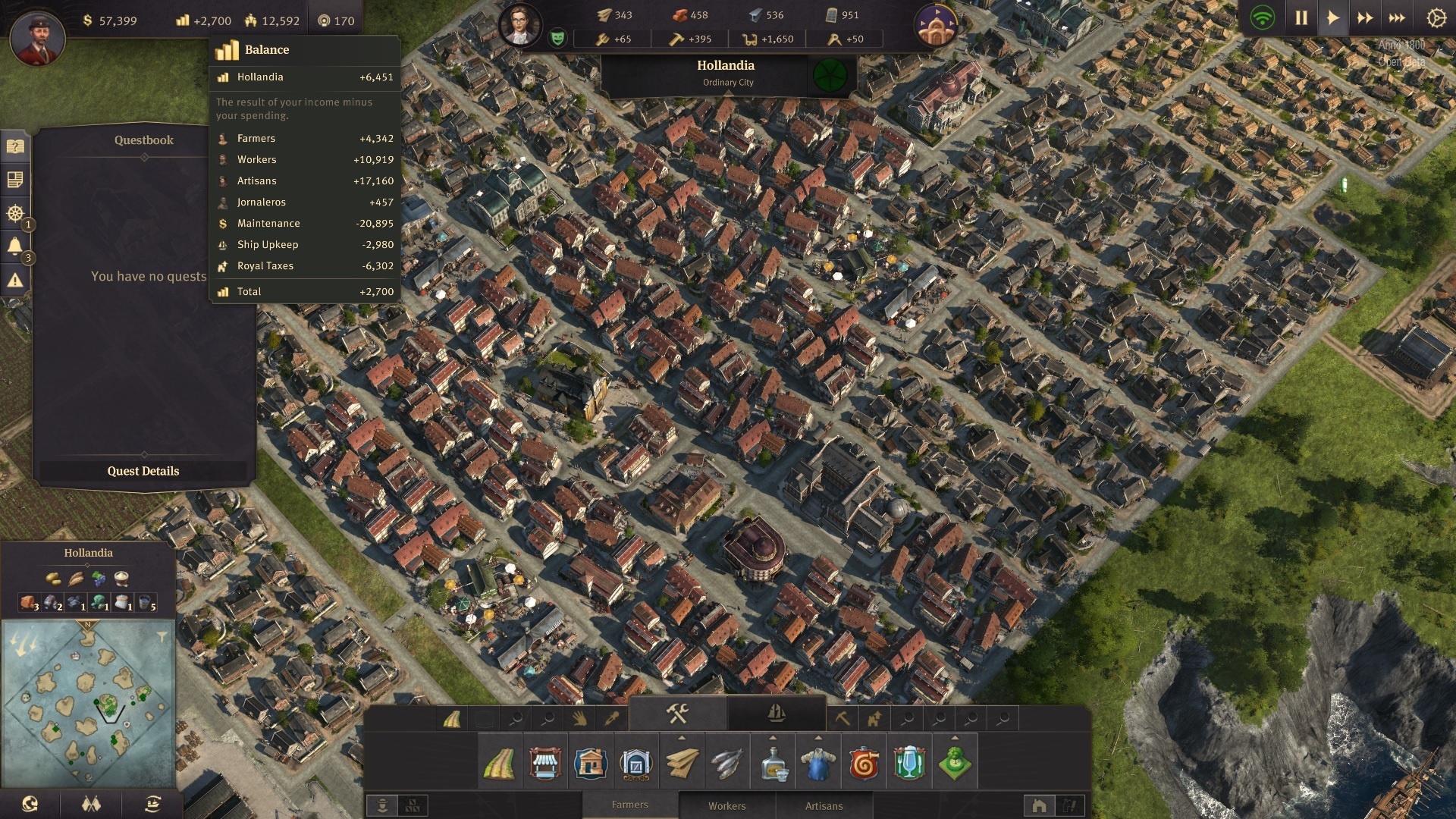Switch to the Workers build tab
The height and width of the screenshot is (819, 1456).
[726, 806]
